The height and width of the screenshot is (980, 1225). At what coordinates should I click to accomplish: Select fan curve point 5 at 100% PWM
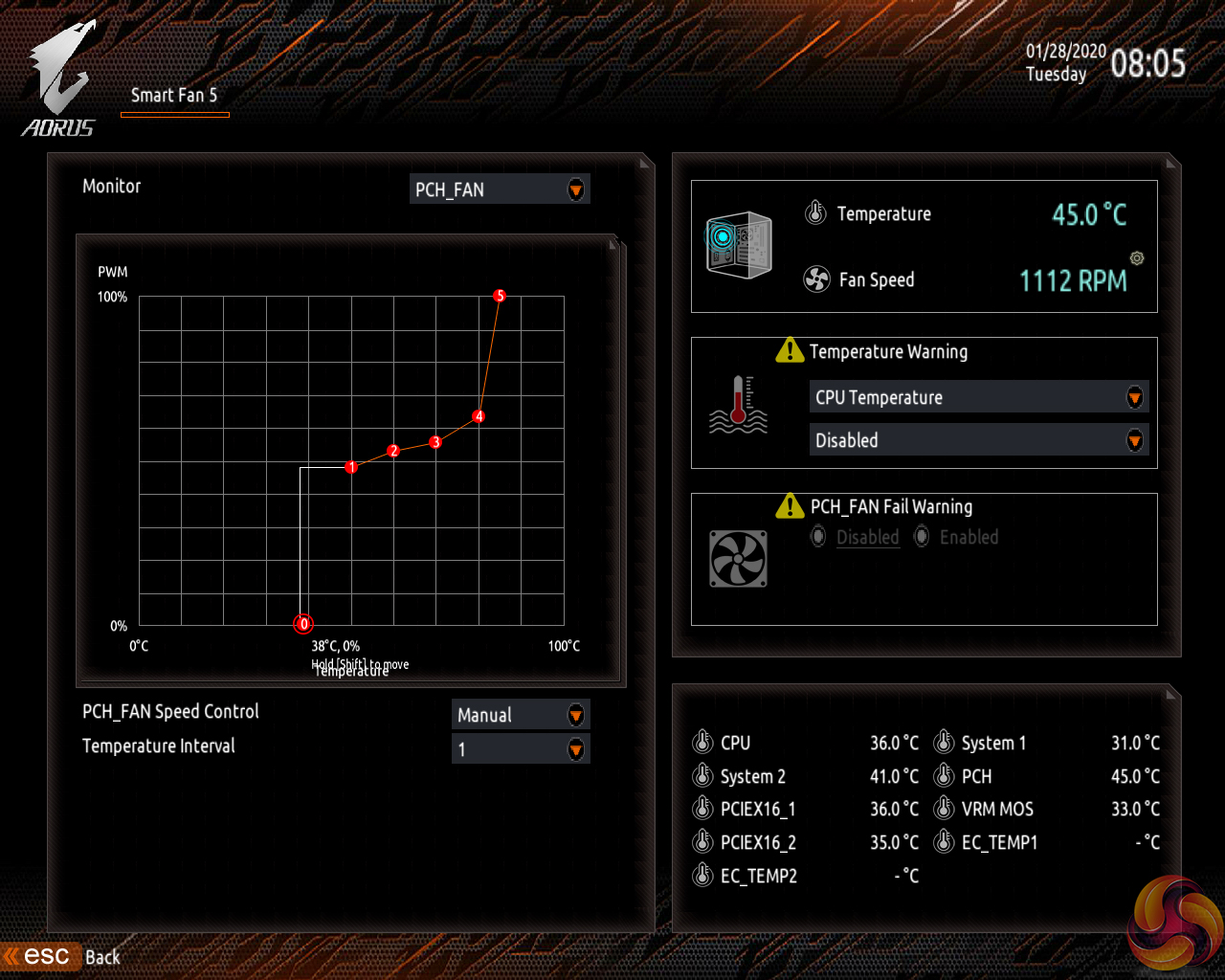[x=500, y=296]
